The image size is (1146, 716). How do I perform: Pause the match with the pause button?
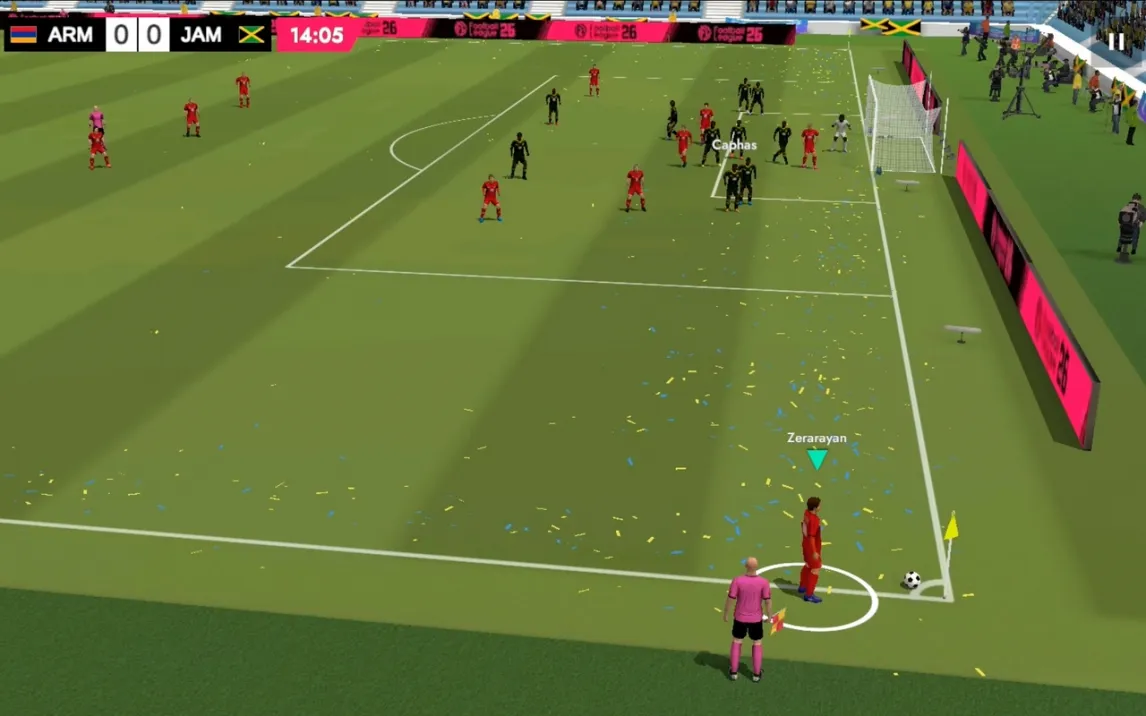coord(1116,41)
